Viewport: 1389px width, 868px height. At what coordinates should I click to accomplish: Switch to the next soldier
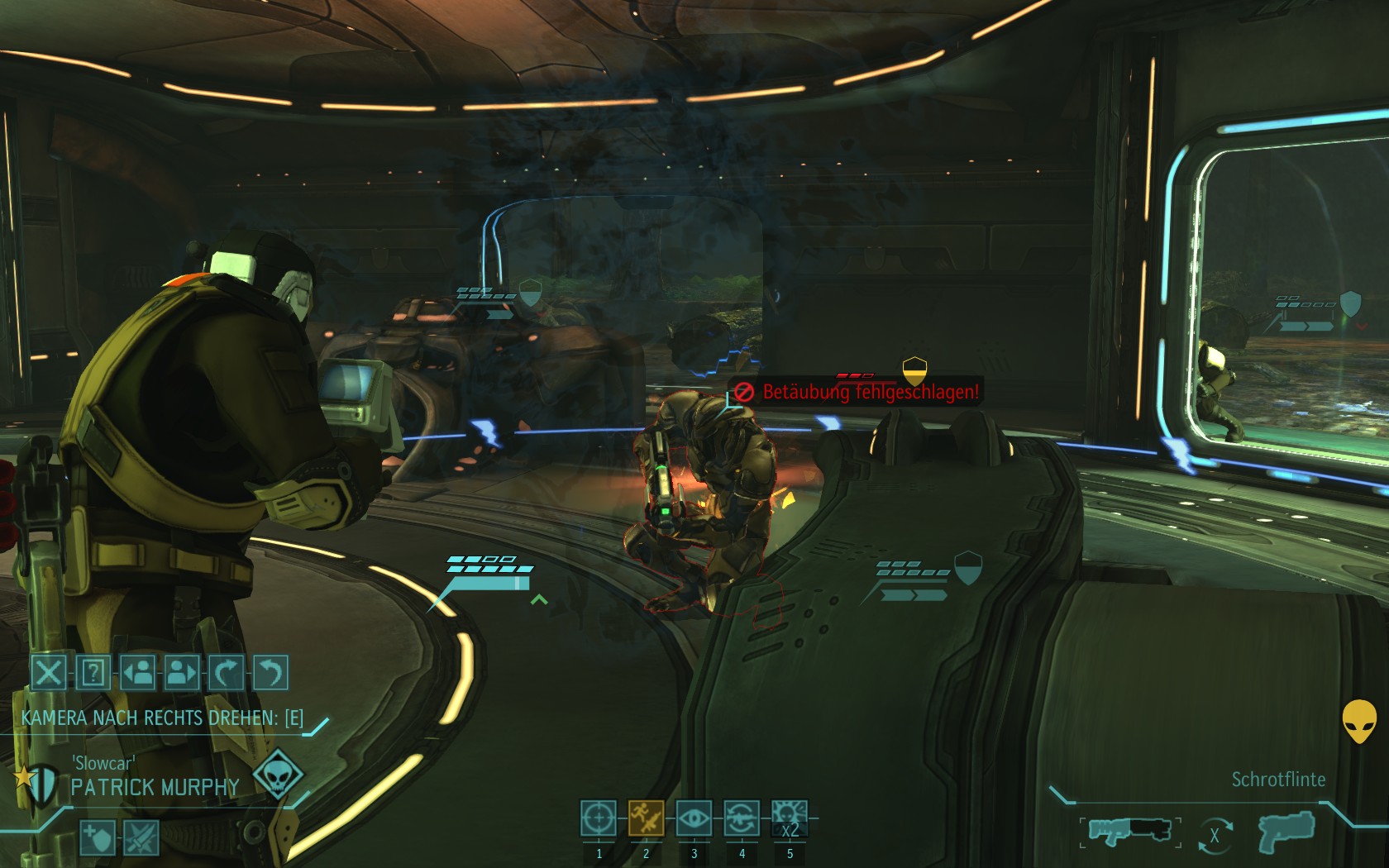point(182,672)
